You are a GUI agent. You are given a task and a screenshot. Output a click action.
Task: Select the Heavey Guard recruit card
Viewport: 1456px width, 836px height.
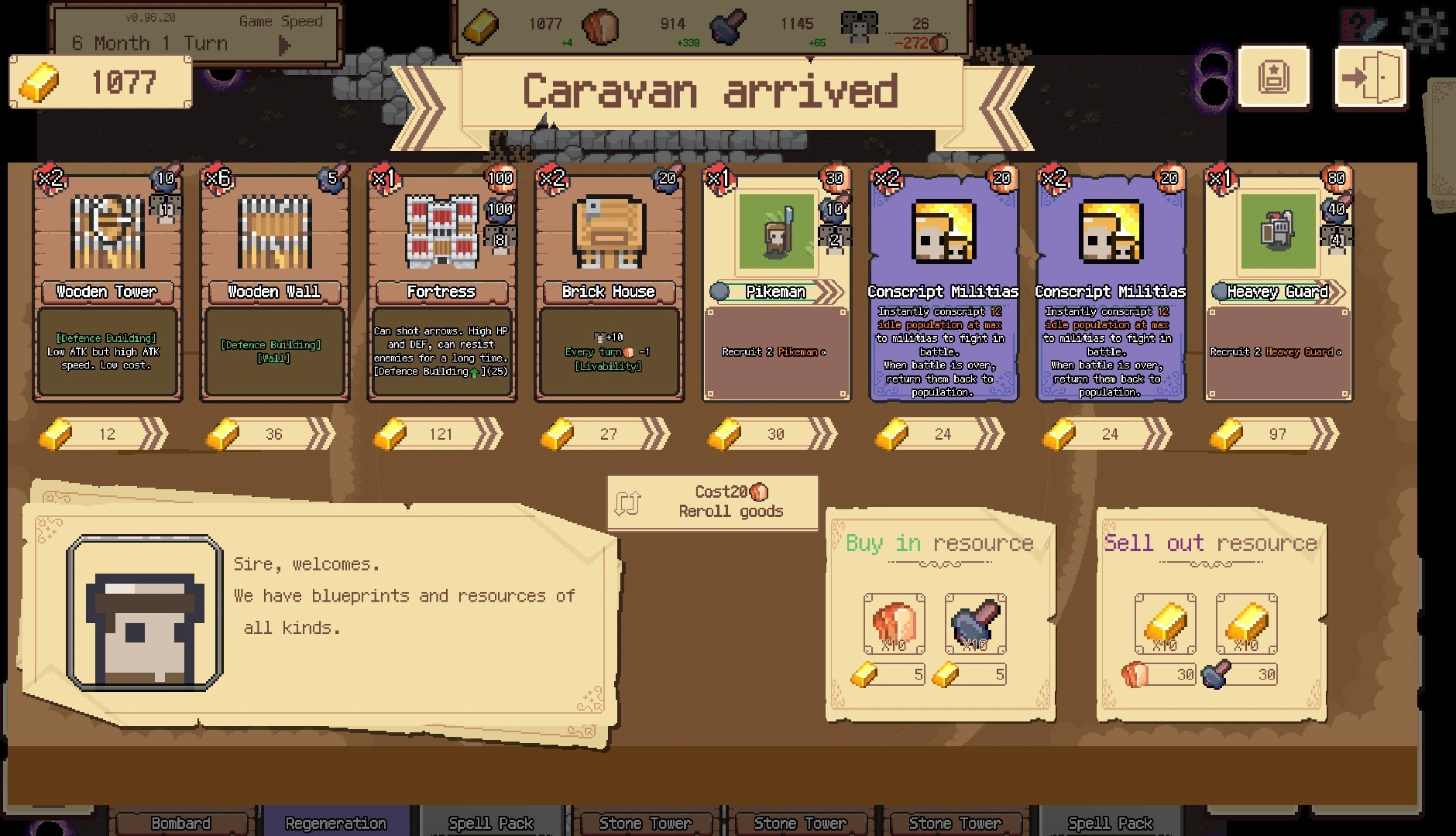(1278, 285)
